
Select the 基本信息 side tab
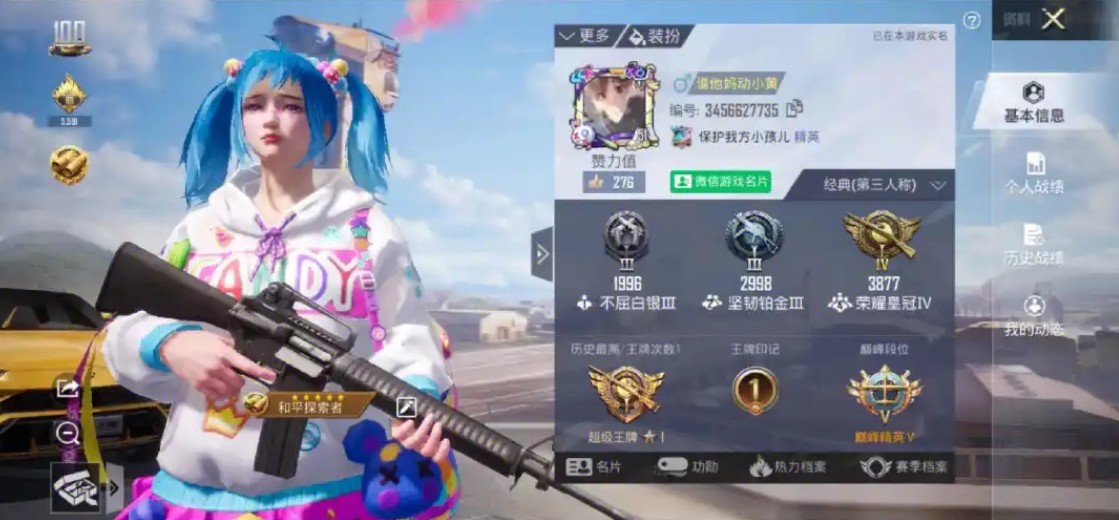pyautogui.click(x=1033, y=103)
